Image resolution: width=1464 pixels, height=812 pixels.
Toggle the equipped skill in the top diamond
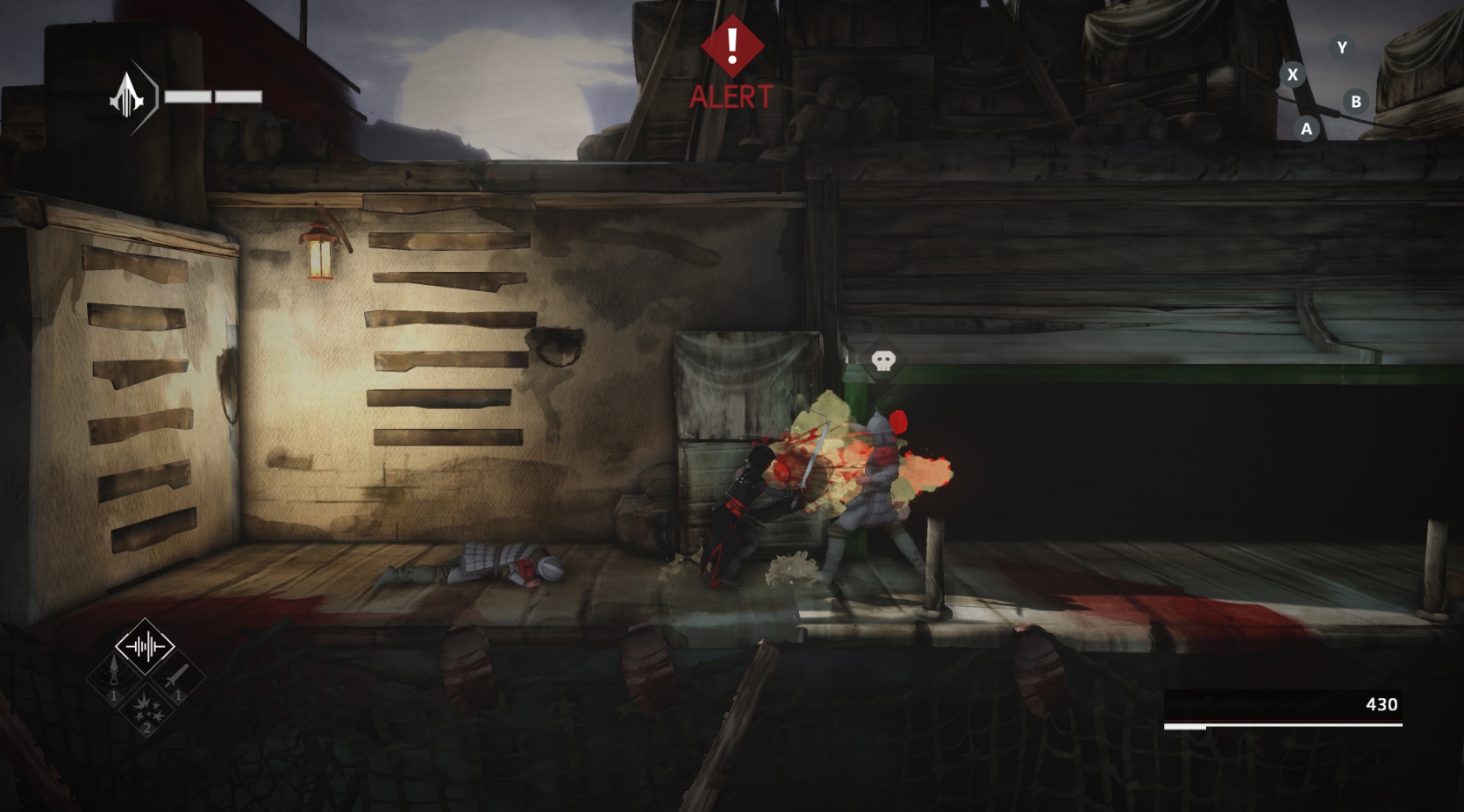[x=146, y=646]
